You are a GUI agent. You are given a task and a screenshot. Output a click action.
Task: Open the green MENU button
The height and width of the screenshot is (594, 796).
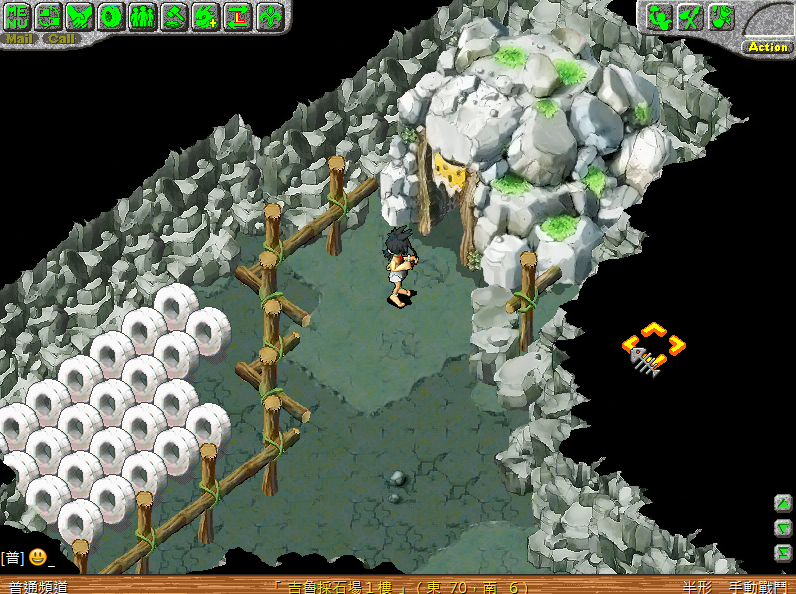18,16
